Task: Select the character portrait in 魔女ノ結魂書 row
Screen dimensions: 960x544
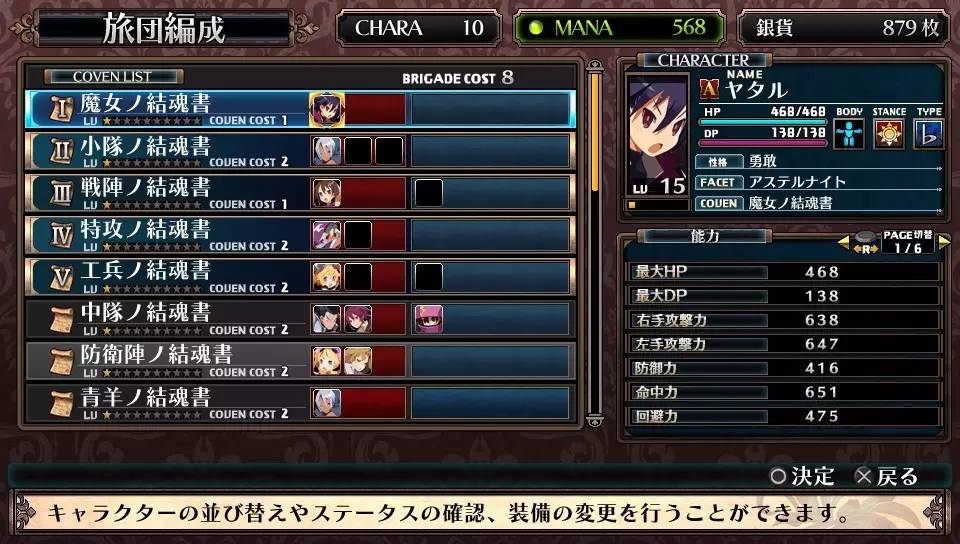Action: pyautogui.click(x=327, y=108)
